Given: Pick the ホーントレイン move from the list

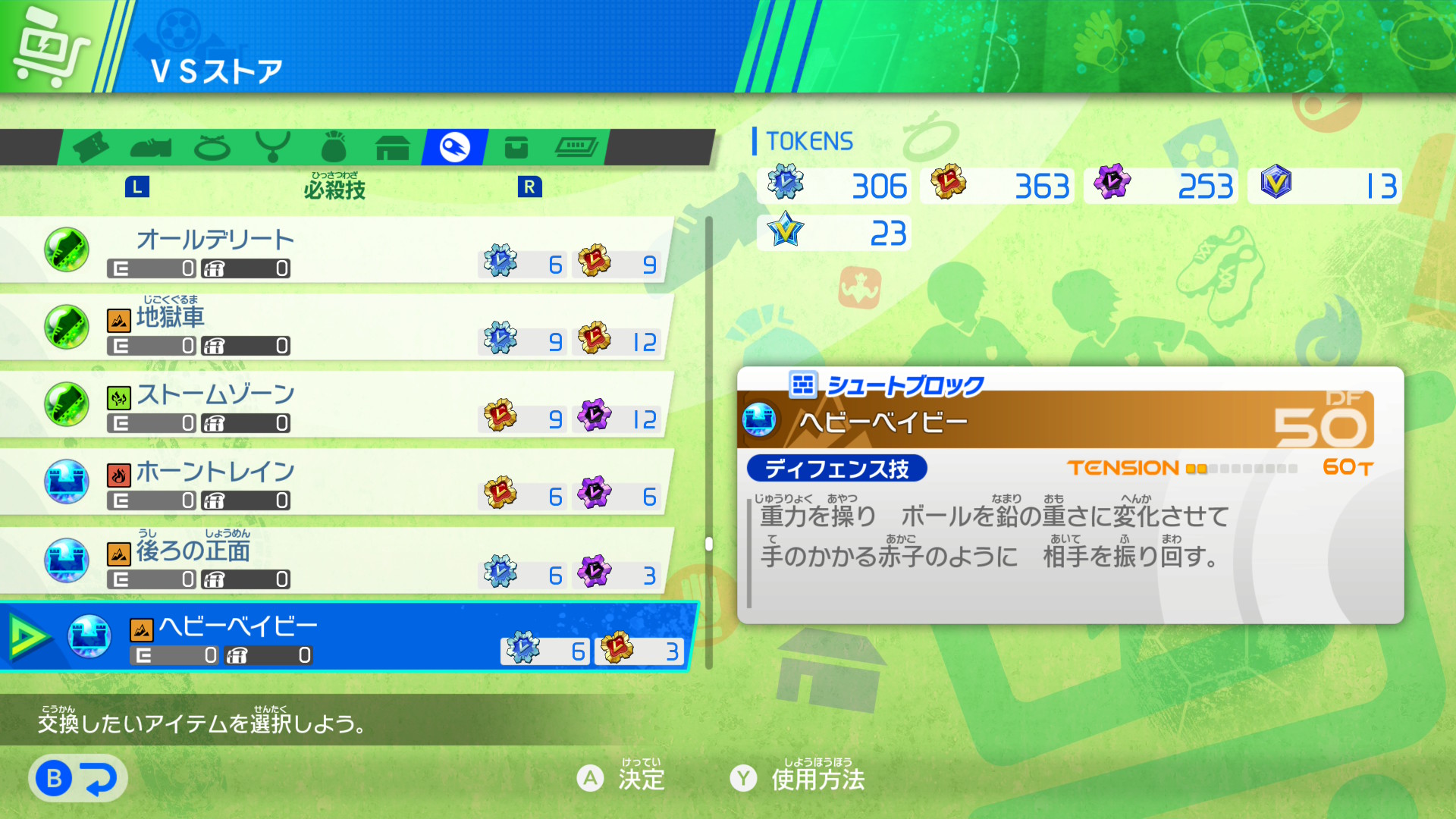Looking at the screenshot, I should 334,482.
